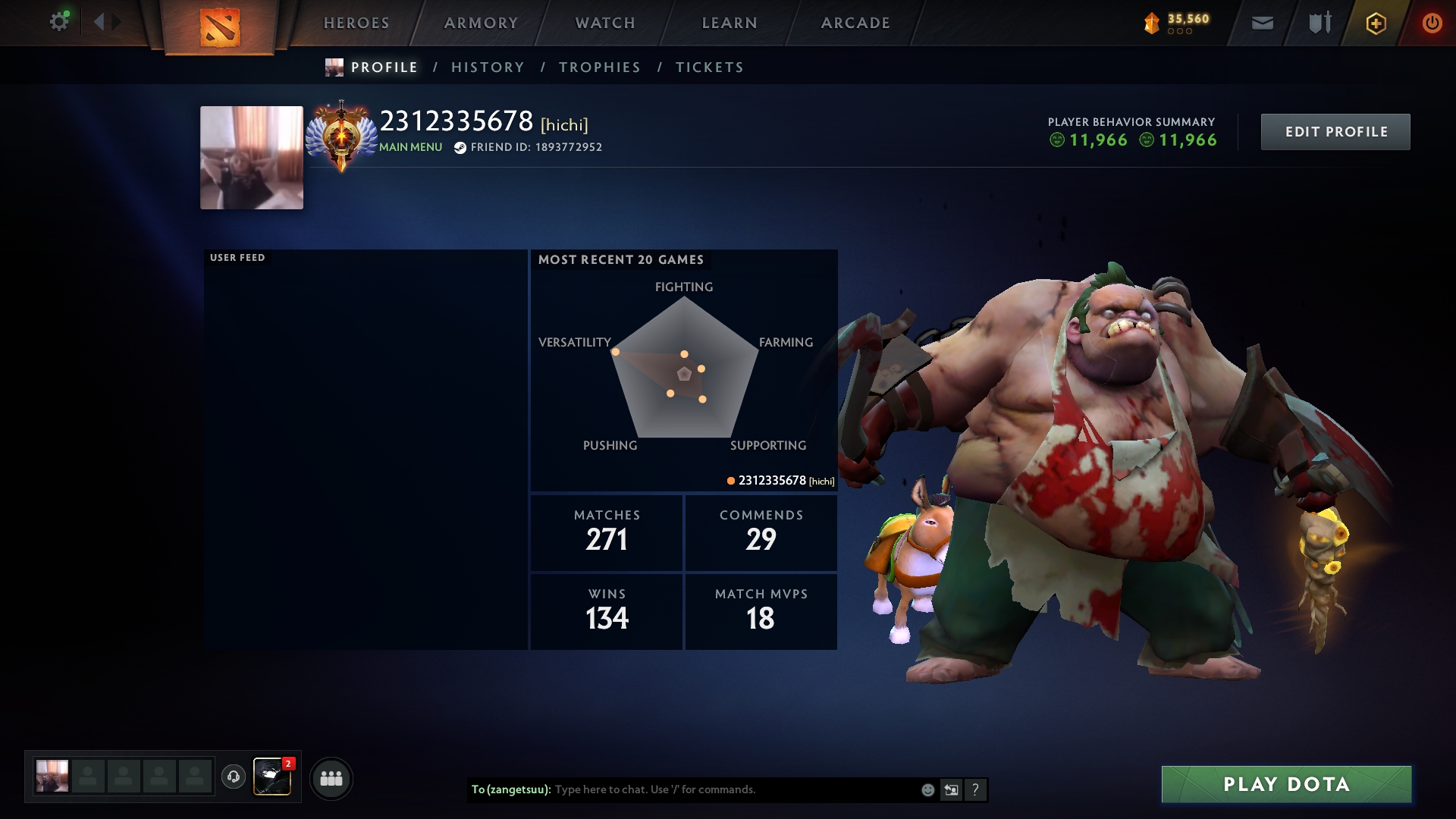Image resolution: width=1456 pixels, height=819 pixels.
Task: Click the profile avatar picture
Action: click(252, 158)
